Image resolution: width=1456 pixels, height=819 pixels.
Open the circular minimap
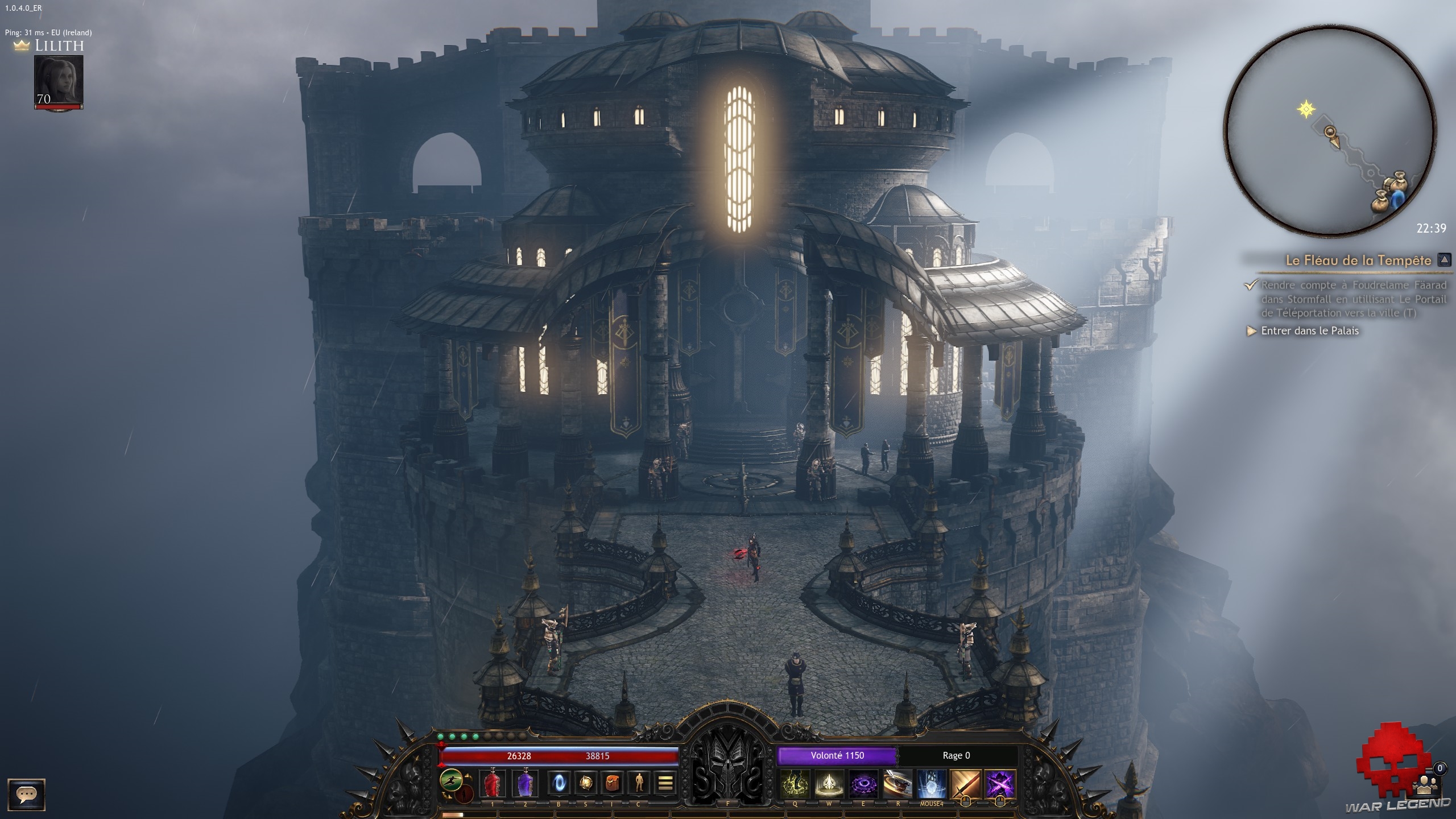tap(1329, 130)
